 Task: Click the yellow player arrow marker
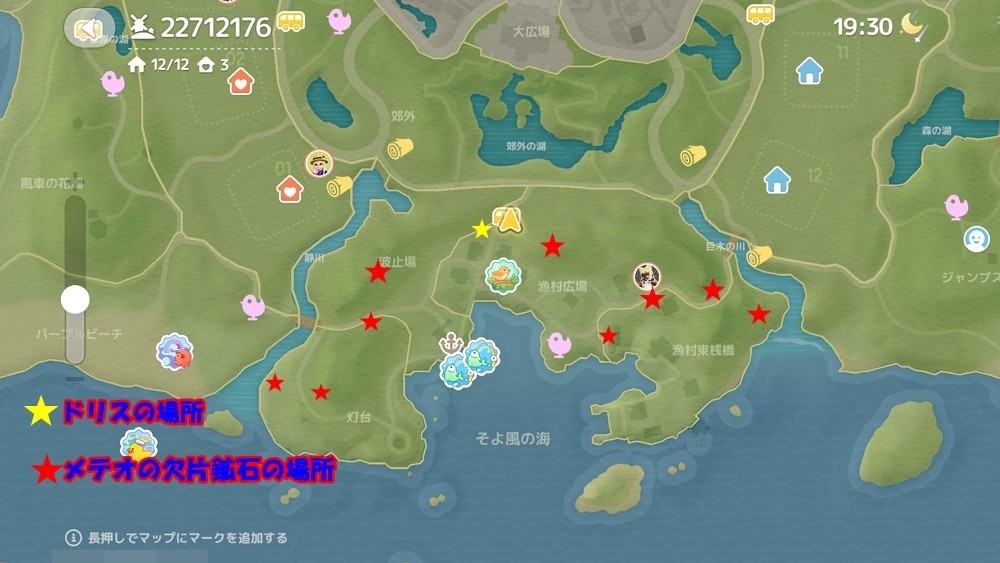tap(510, 219)
